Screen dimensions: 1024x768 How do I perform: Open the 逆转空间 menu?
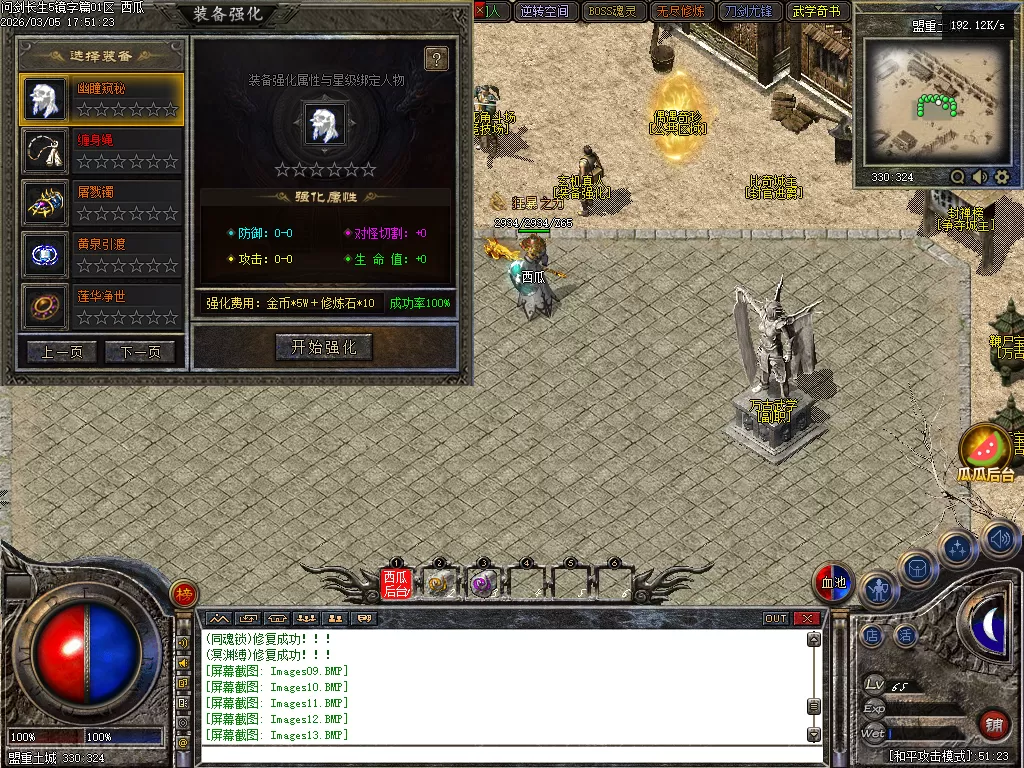(x=546, y=12)
